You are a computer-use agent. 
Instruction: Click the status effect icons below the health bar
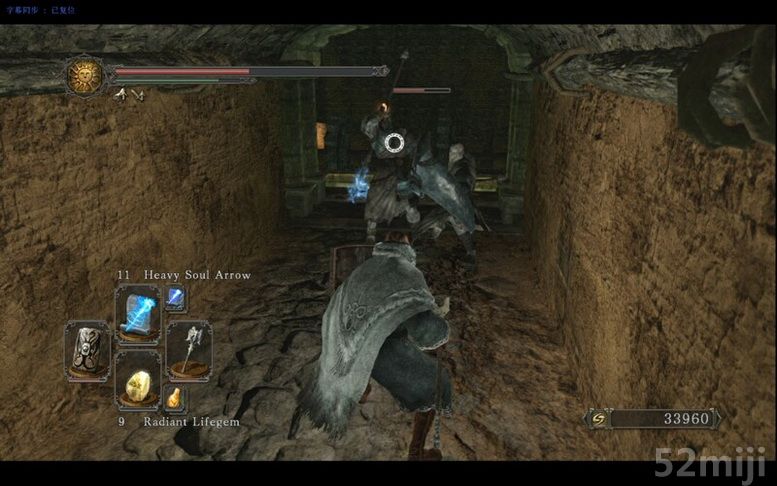(130, 94)
